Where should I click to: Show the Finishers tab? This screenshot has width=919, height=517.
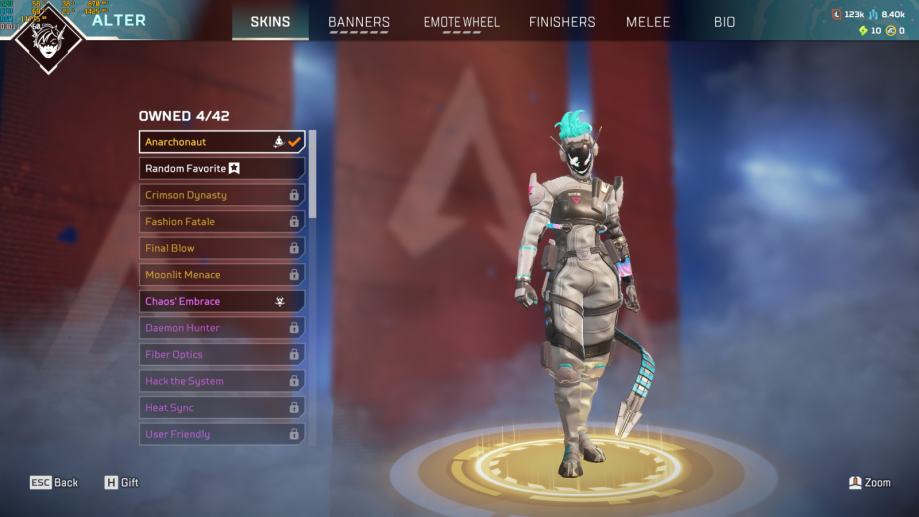click(562, 22)
